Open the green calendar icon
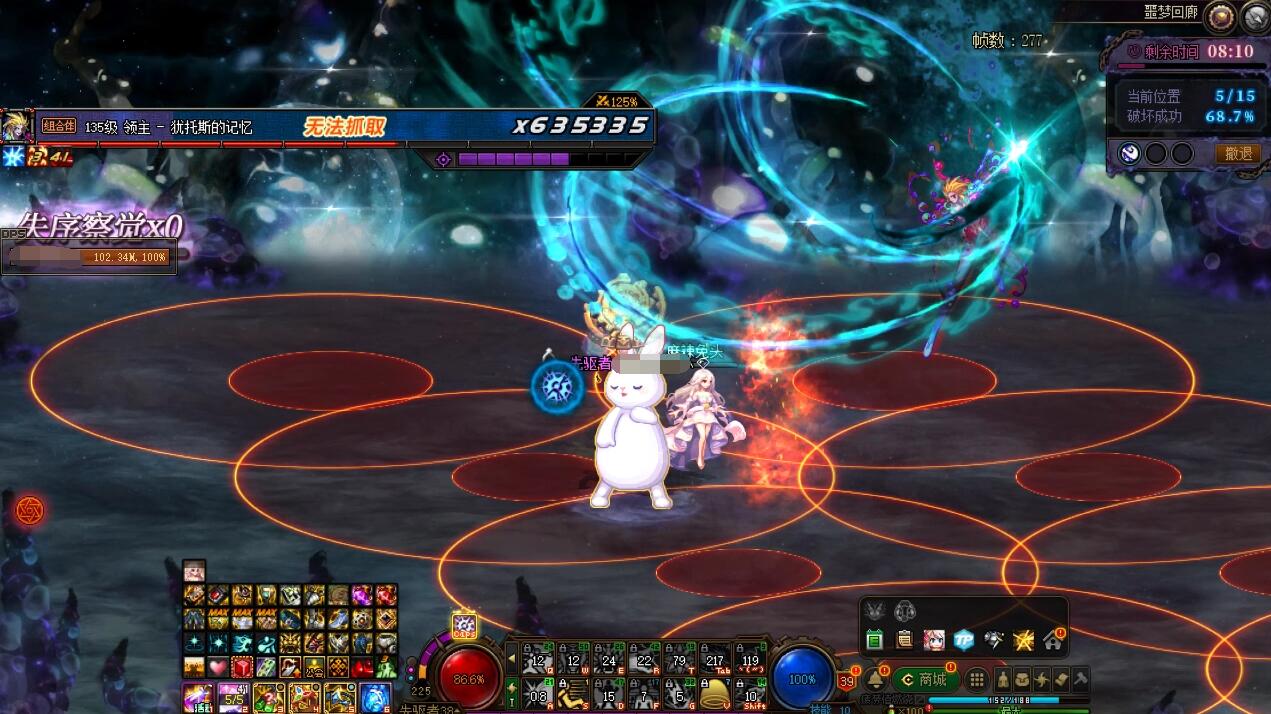Image resolution: width=1271 pixels, height=714 pixels. 874,640
